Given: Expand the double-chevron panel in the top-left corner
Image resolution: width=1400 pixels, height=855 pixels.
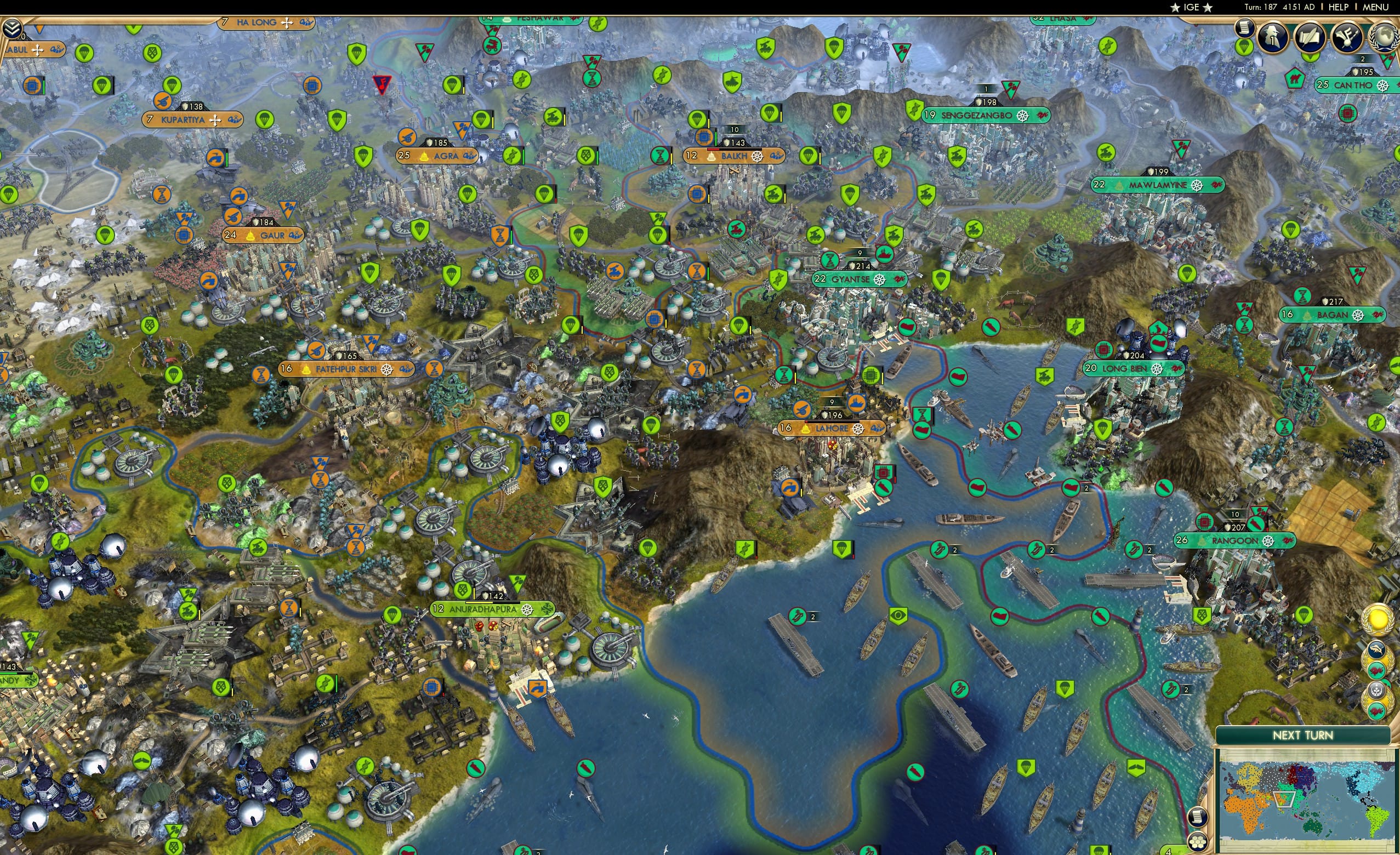Looking at the screenshot, I should [x=12, y=29].
